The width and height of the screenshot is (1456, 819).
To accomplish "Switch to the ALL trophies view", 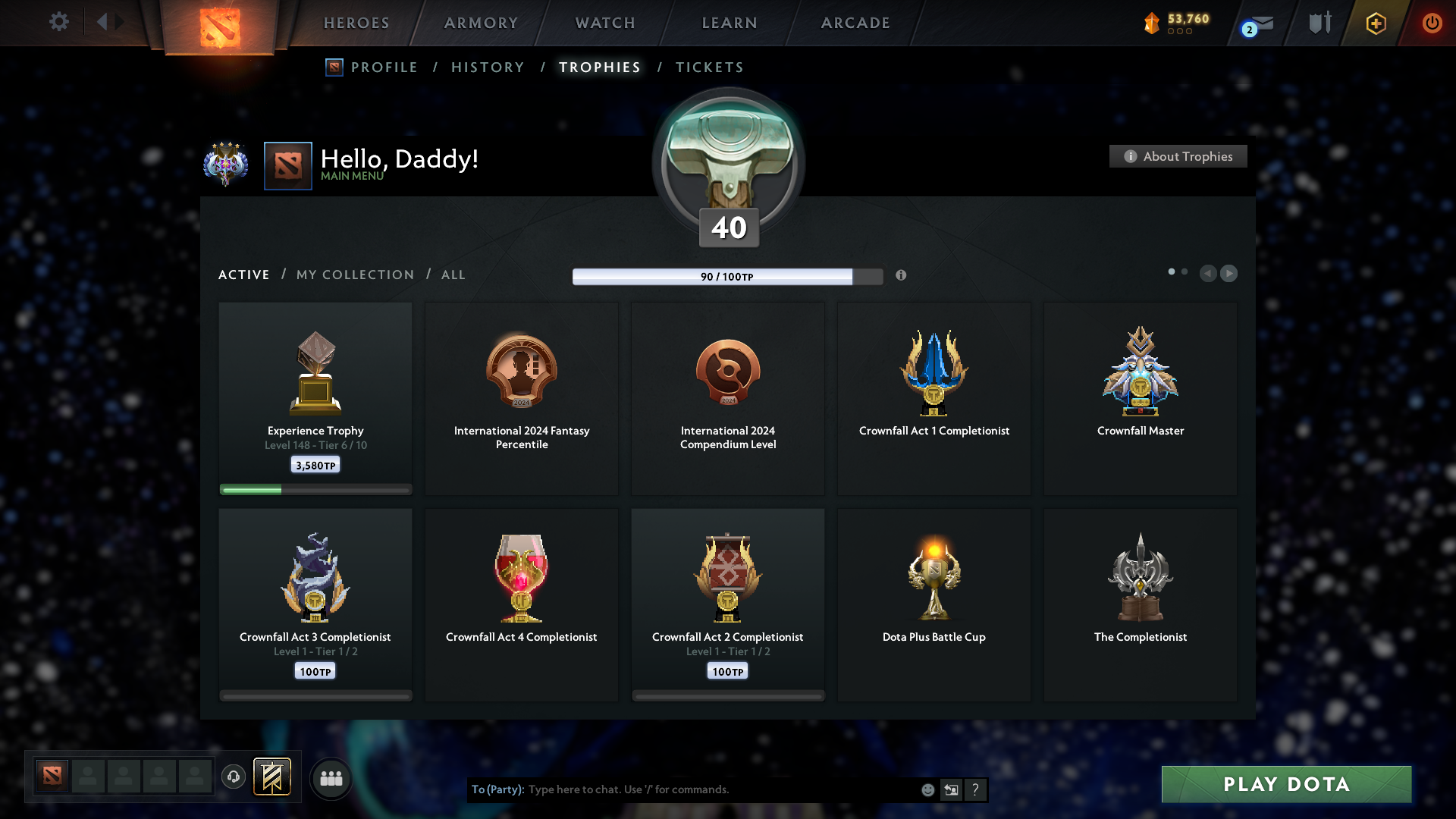I will (453, 275).
